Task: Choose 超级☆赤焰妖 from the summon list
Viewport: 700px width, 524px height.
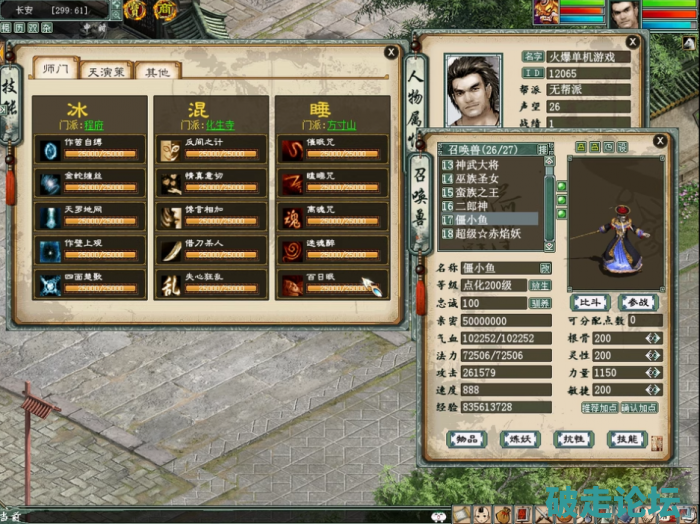Action: [x=490, y=233]
